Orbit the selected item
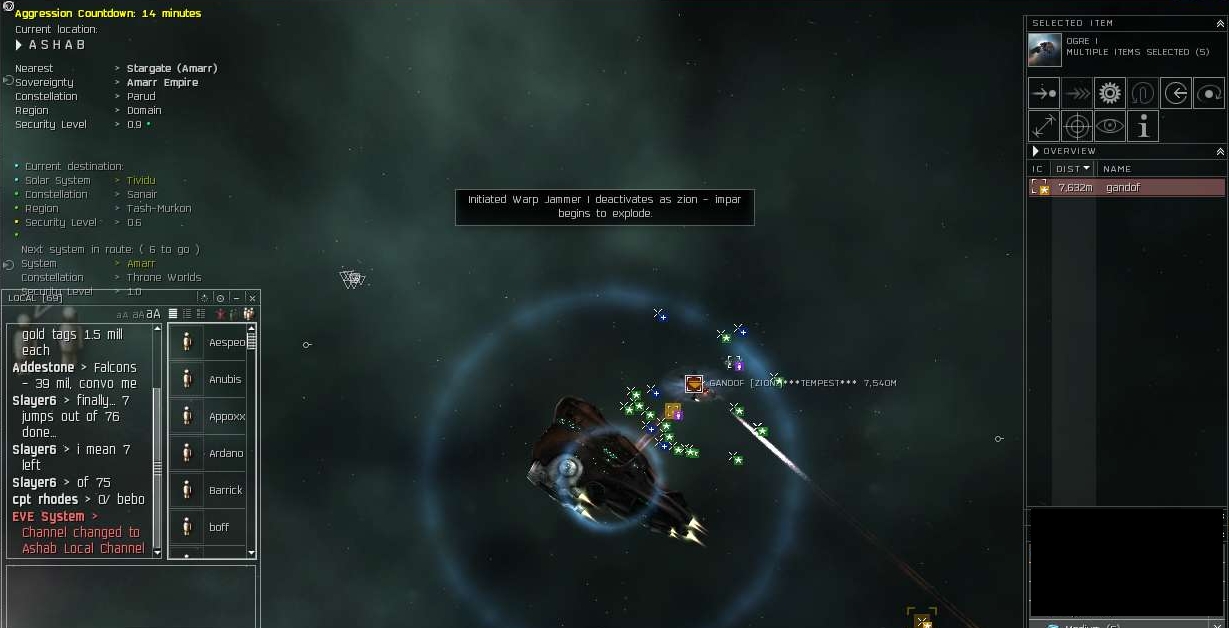 (1208, 93)
